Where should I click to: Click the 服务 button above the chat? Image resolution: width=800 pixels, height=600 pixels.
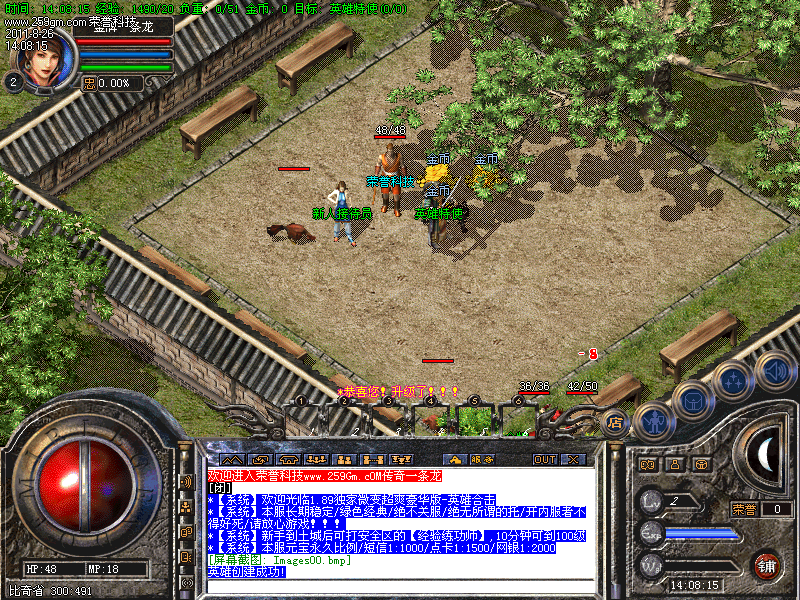[480, 460]
